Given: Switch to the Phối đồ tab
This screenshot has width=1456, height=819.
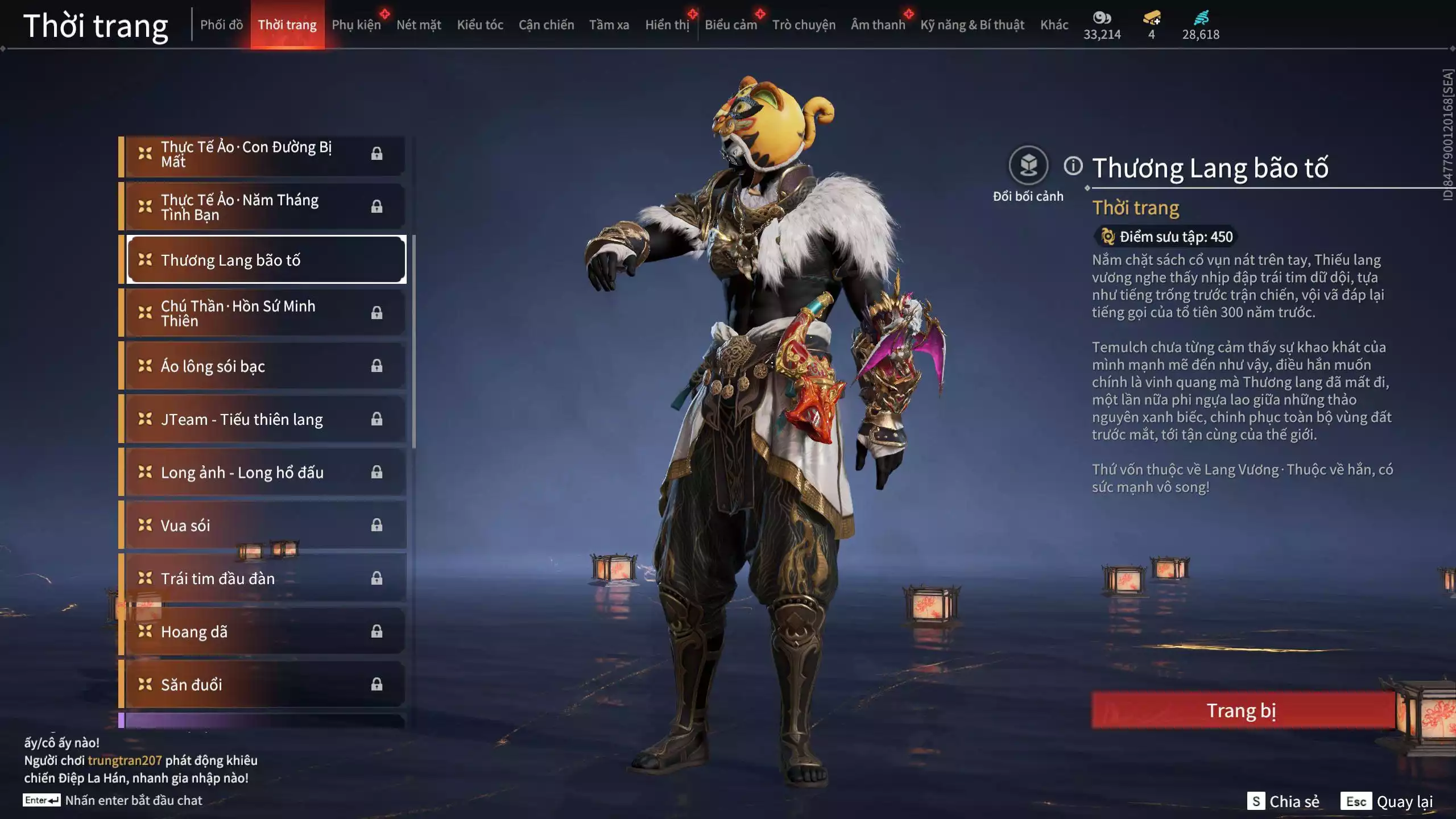Looking at the screenshot, I should tap(221, 25).
